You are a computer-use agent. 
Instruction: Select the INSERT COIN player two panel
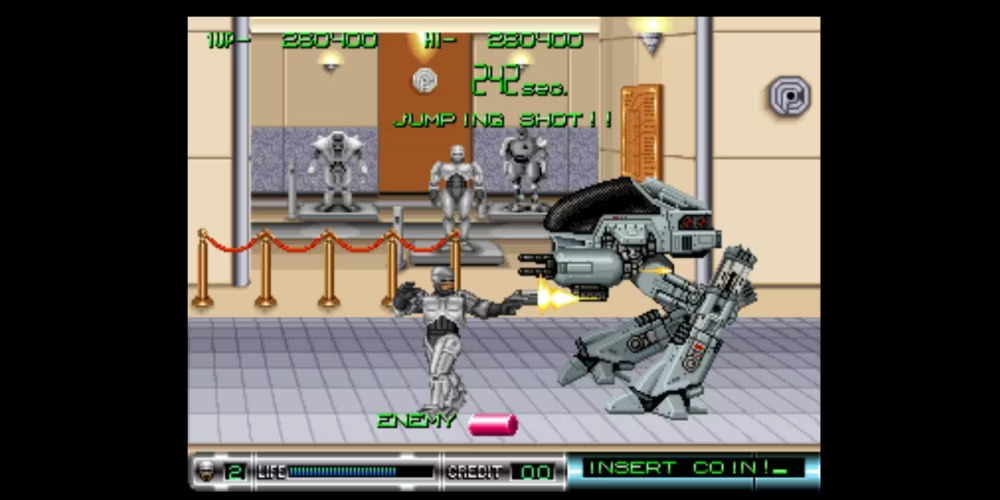coord(692,469)
